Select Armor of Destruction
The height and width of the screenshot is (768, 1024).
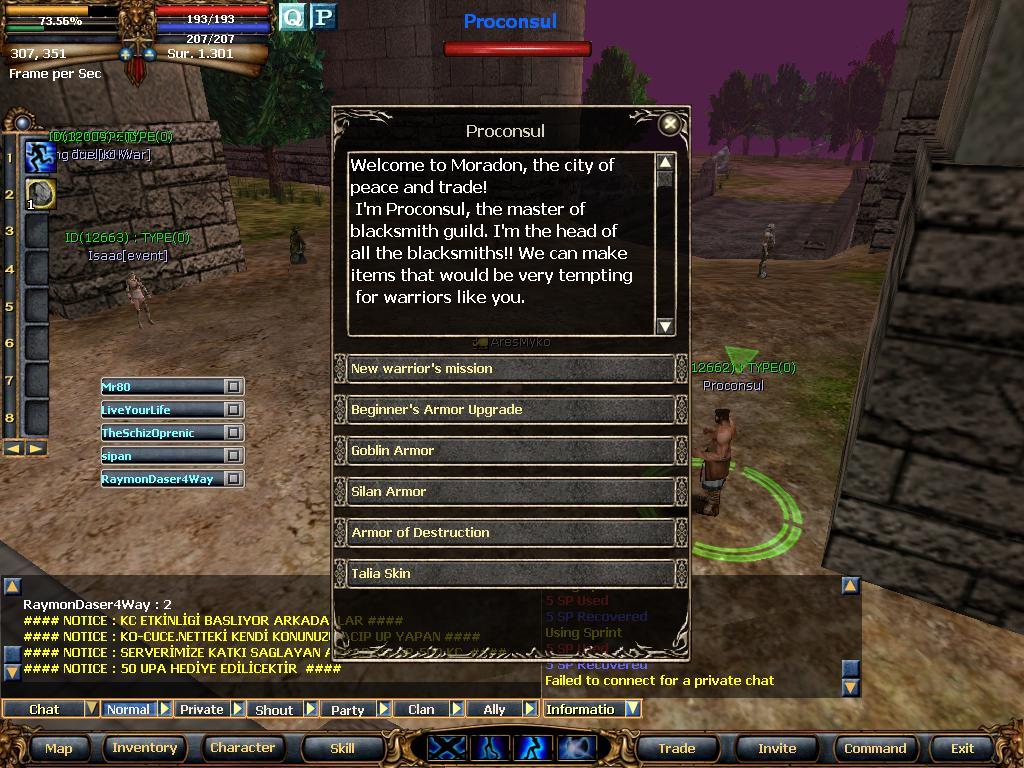[x=510, y=533]
